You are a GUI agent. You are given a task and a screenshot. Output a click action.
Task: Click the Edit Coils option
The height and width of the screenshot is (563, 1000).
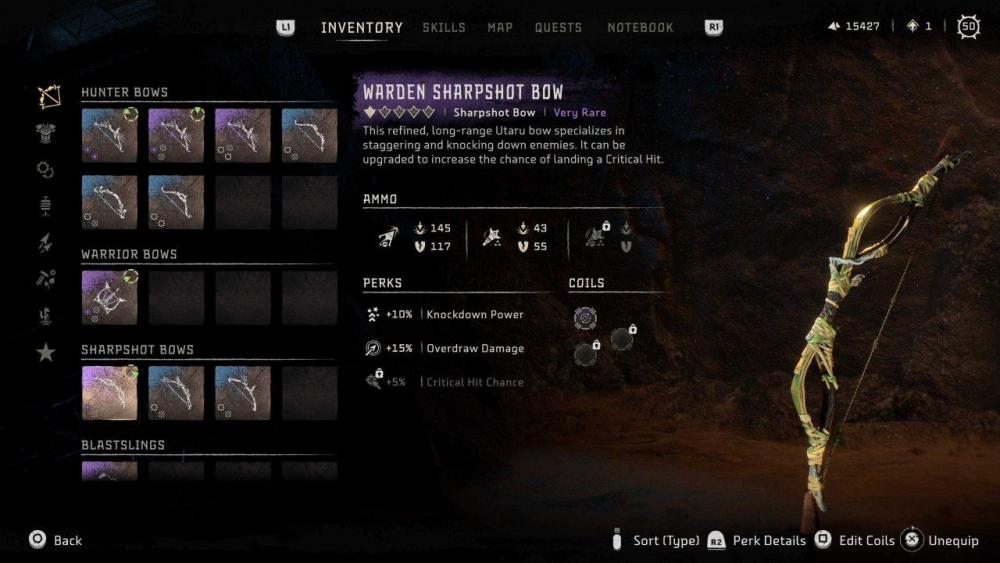point(855,541)
